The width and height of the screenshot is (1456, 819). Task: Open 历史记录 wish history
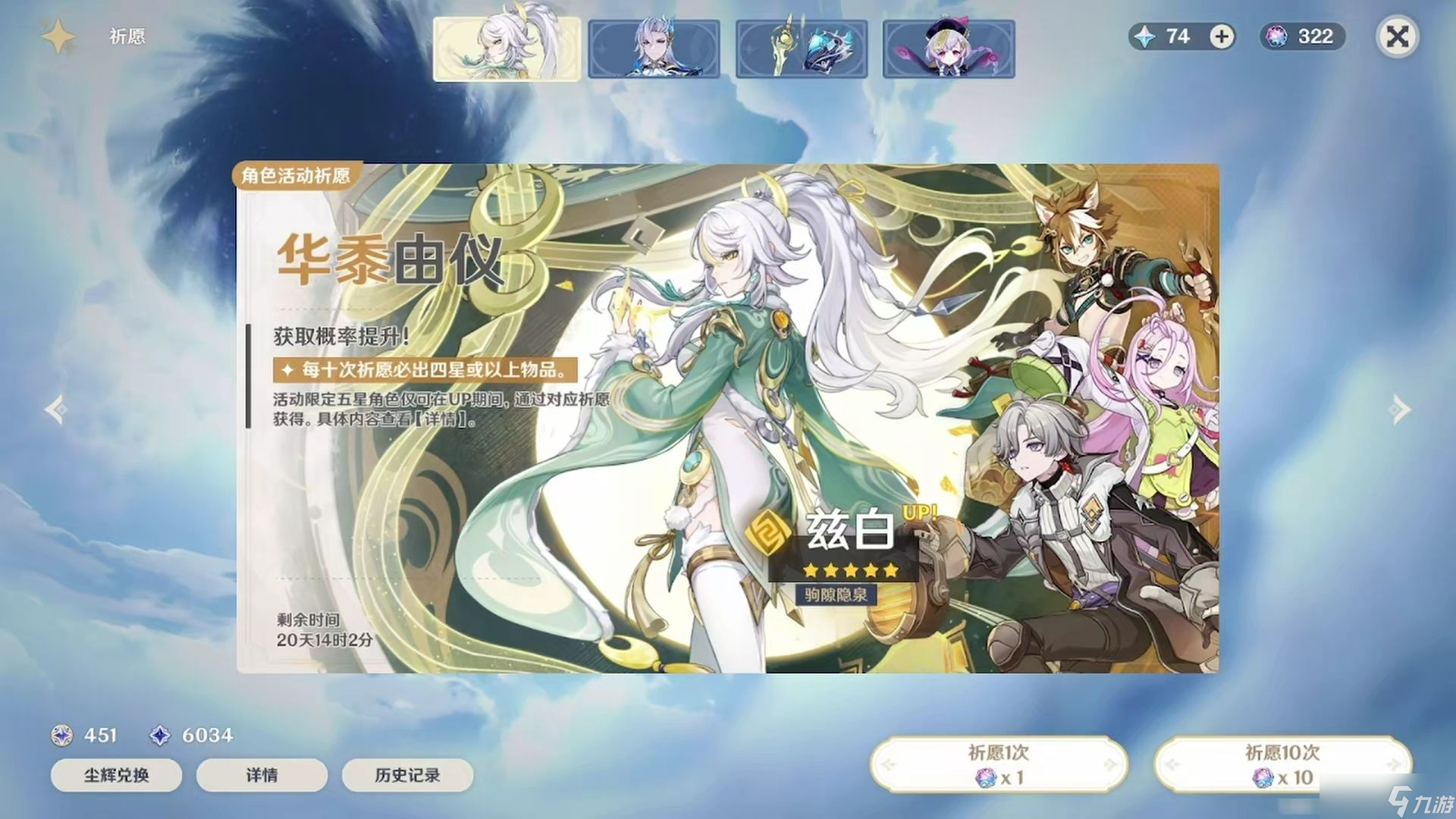407,776
